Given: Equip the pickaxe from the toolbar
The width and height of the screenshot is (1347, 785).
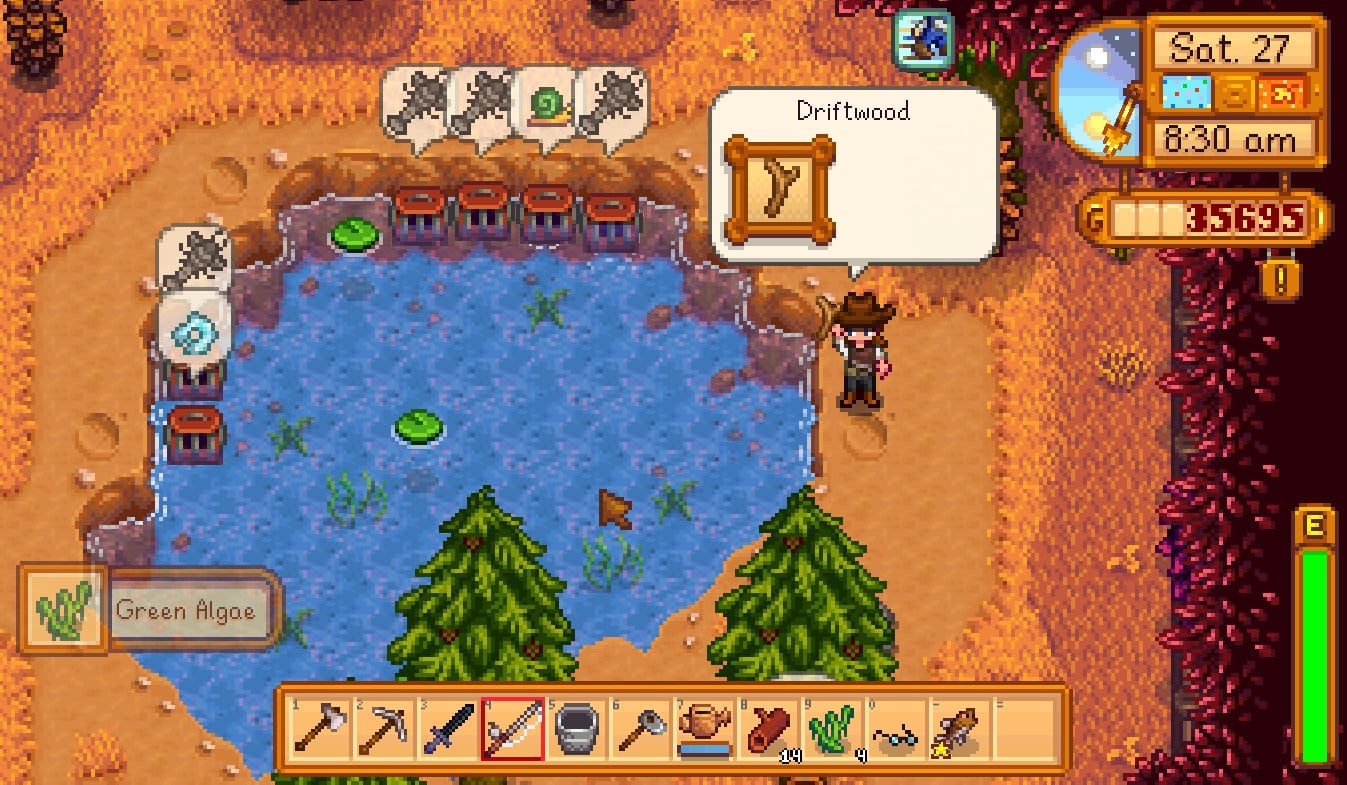Looking at the screenshot, I should point(385,729).
